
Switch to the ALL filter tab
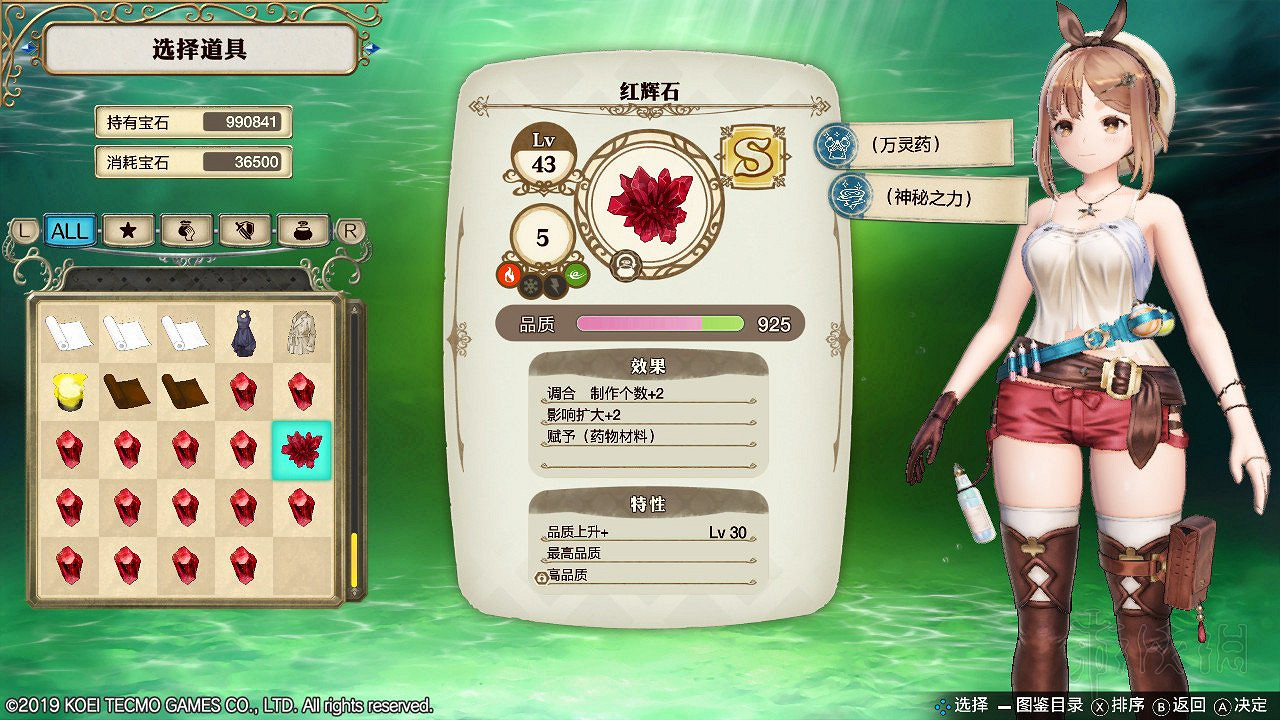[x=70, y=230]
